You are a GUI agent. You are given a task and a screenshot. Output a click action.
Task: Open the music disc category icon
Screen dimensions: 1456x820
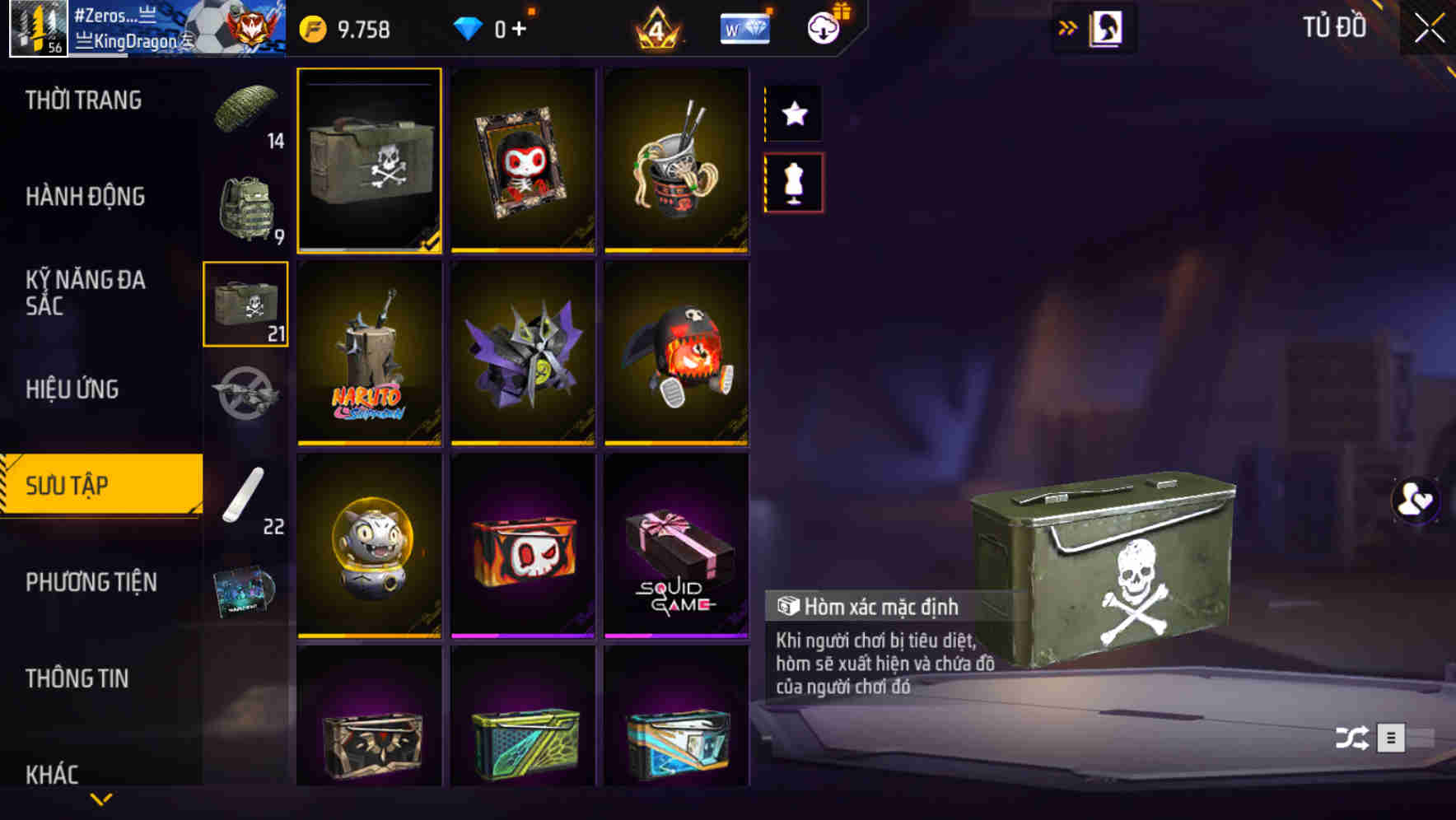coord(246,589)
